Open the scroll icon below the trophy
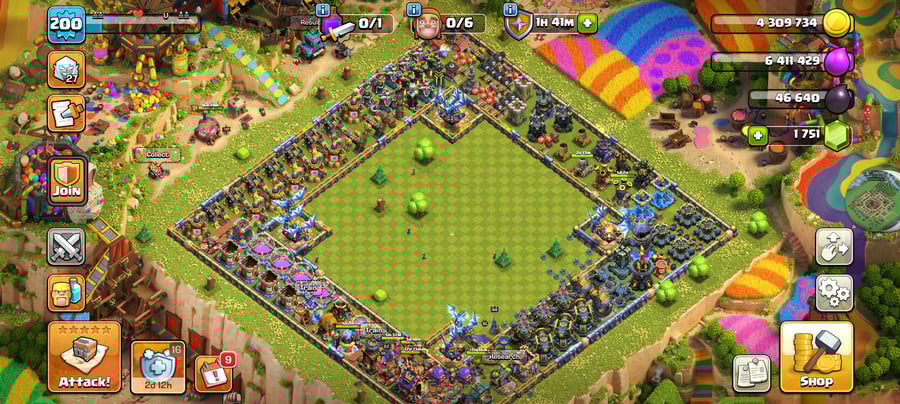 pos(66,113)
